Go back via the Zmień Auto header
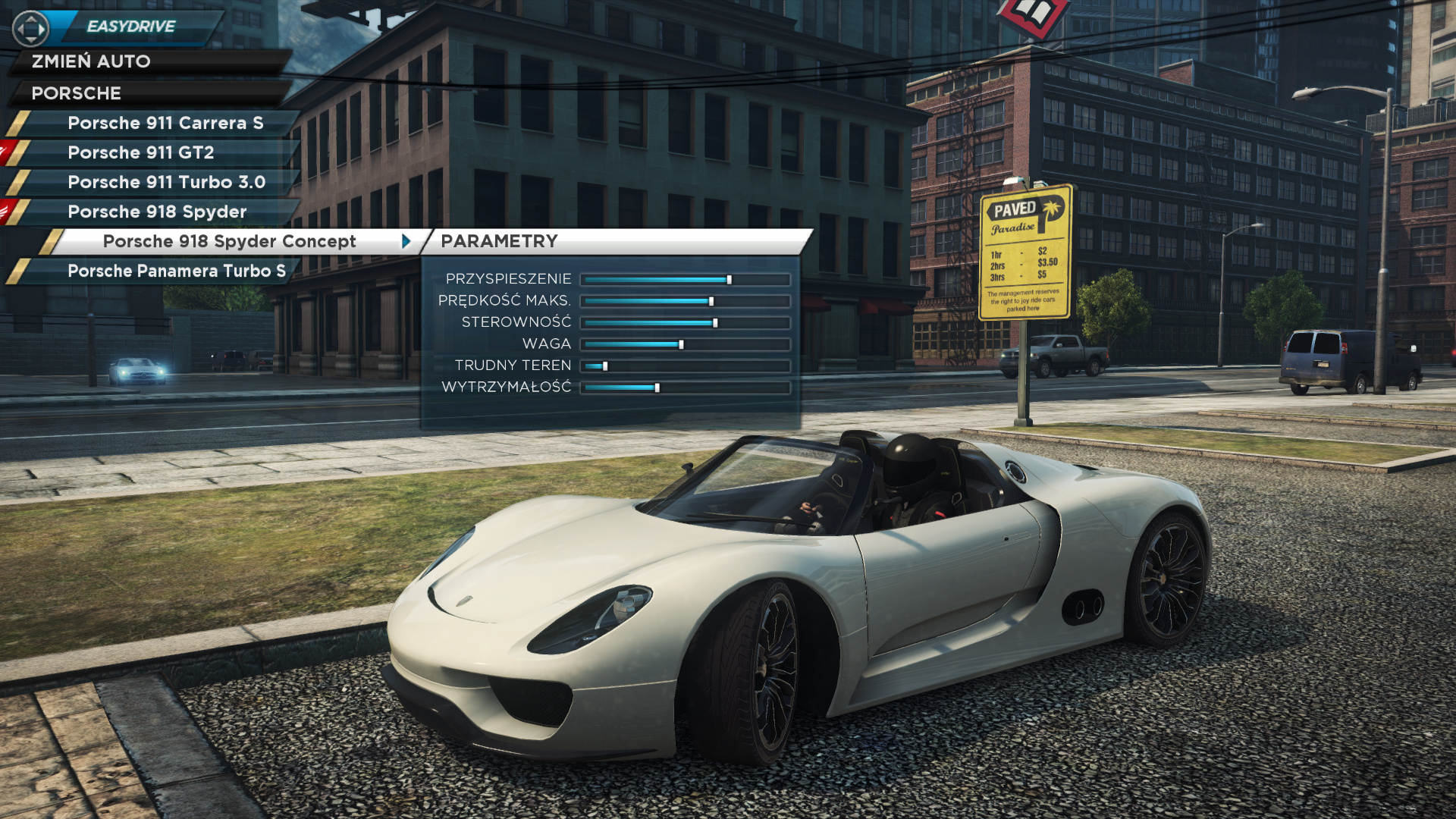The height and width of the screenshot is (819, 1456). (x=91, y=61)
